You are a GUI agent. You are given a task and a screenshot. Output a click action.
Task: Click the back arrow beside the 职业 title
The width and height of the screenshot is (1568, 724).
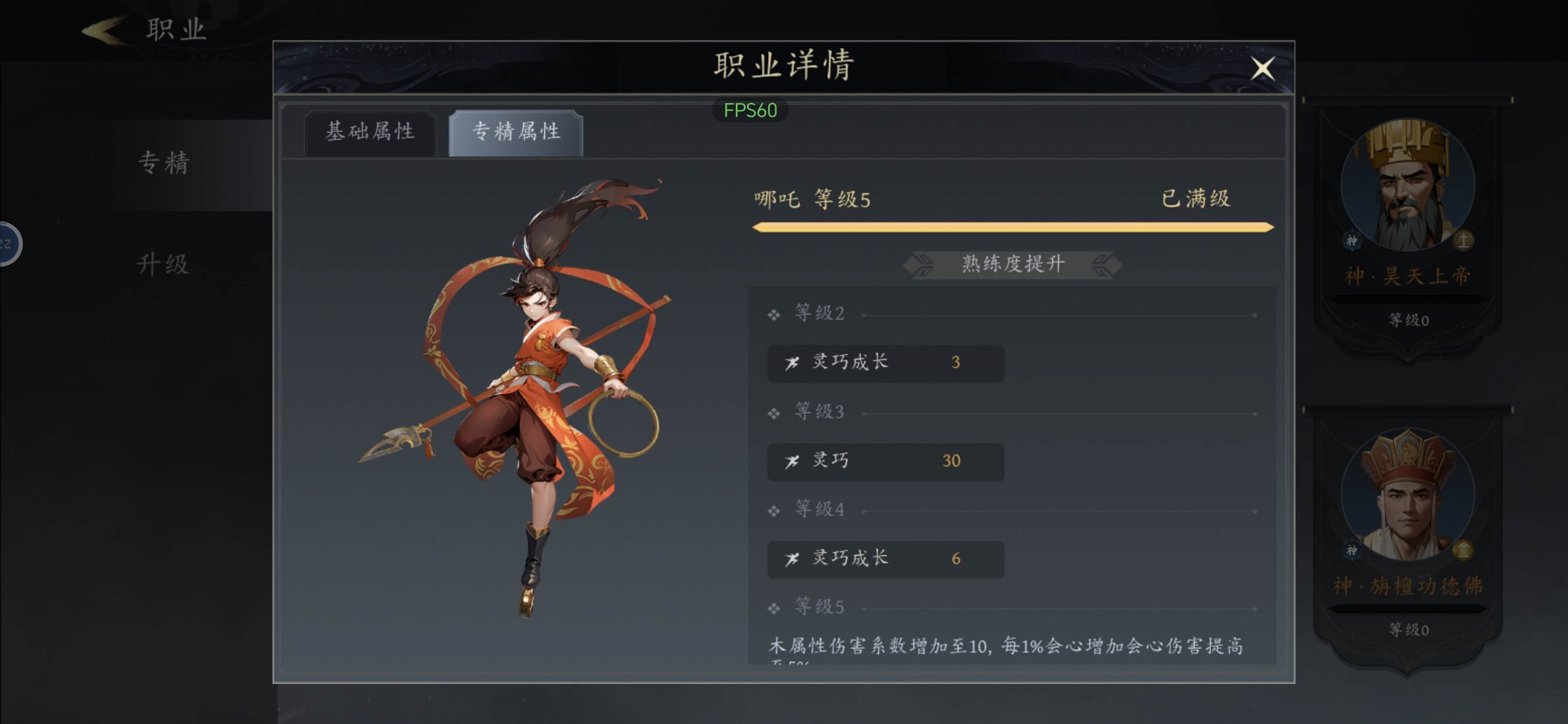[105, 30]
